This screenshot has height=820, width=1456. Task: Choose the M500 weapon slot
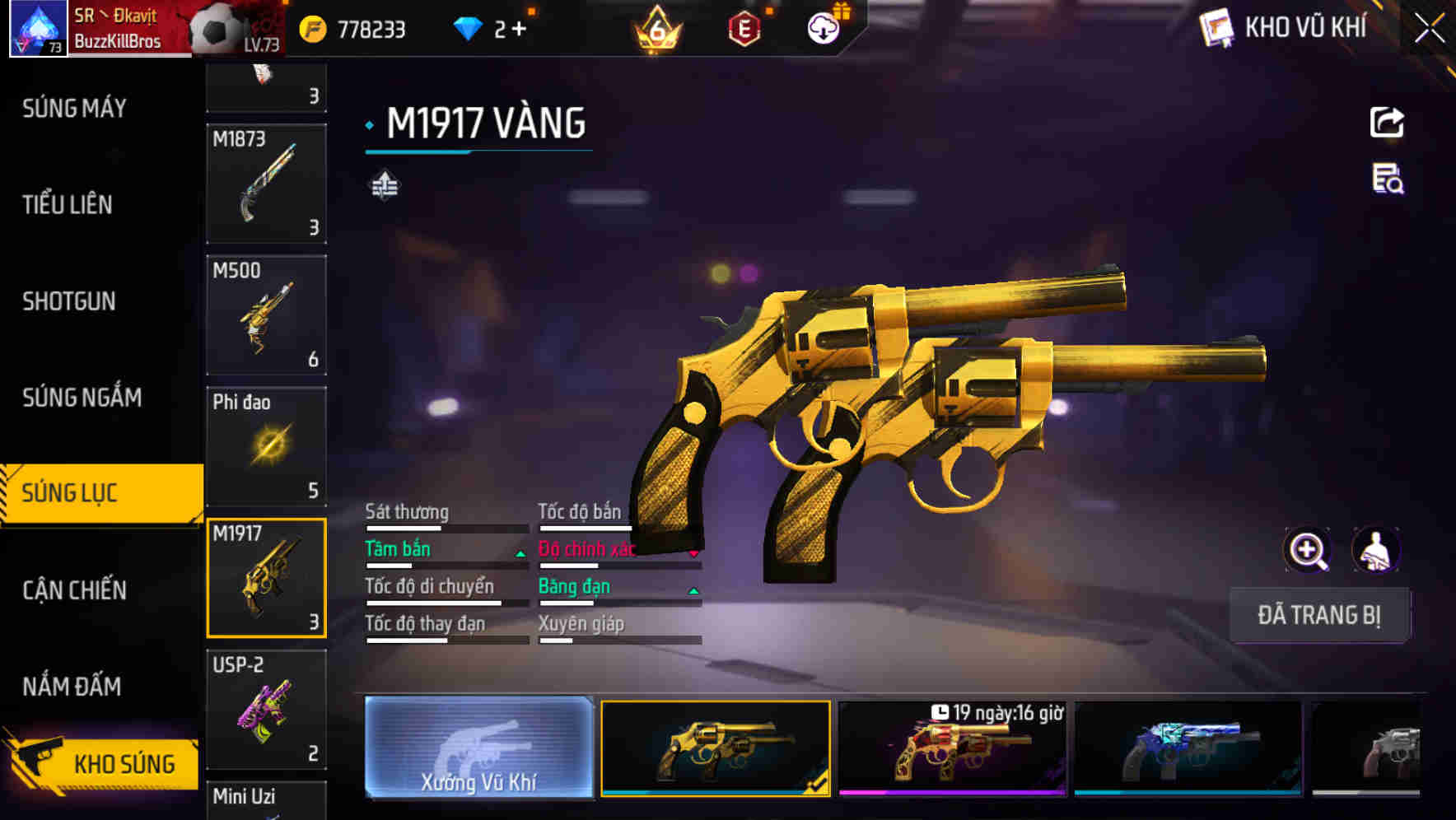point(266,315)
